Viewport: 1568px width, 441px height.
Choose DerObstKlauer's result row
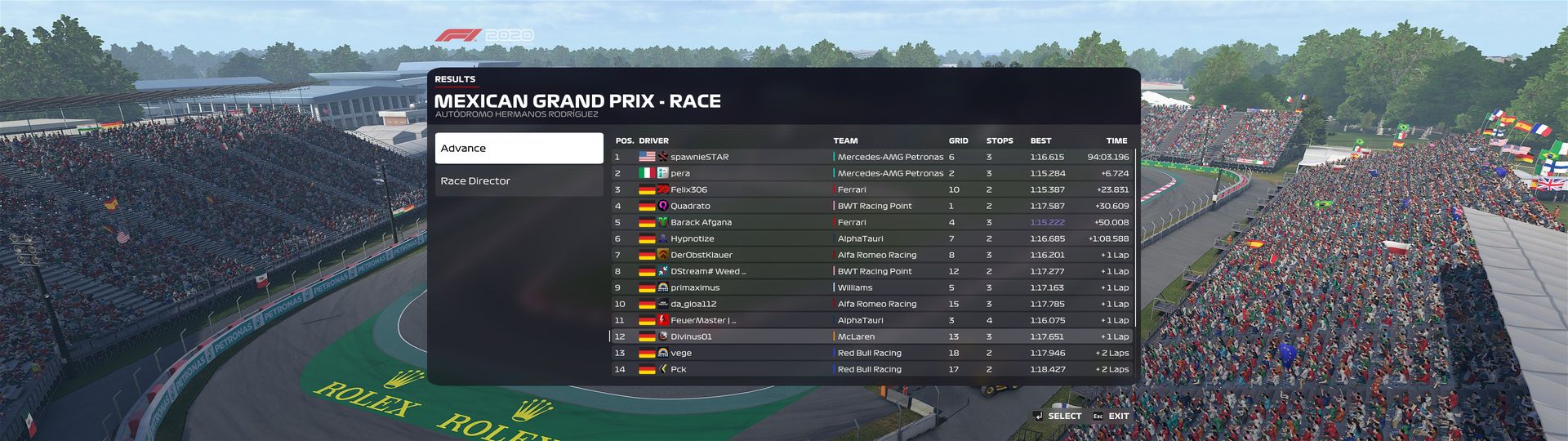click(871, 255)
